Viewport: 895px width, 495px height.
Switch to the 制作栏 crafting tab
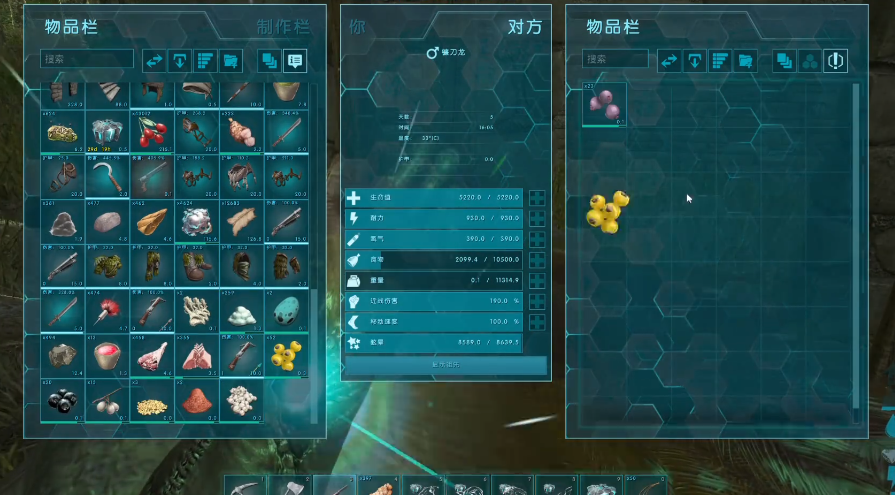click(284, 27)
